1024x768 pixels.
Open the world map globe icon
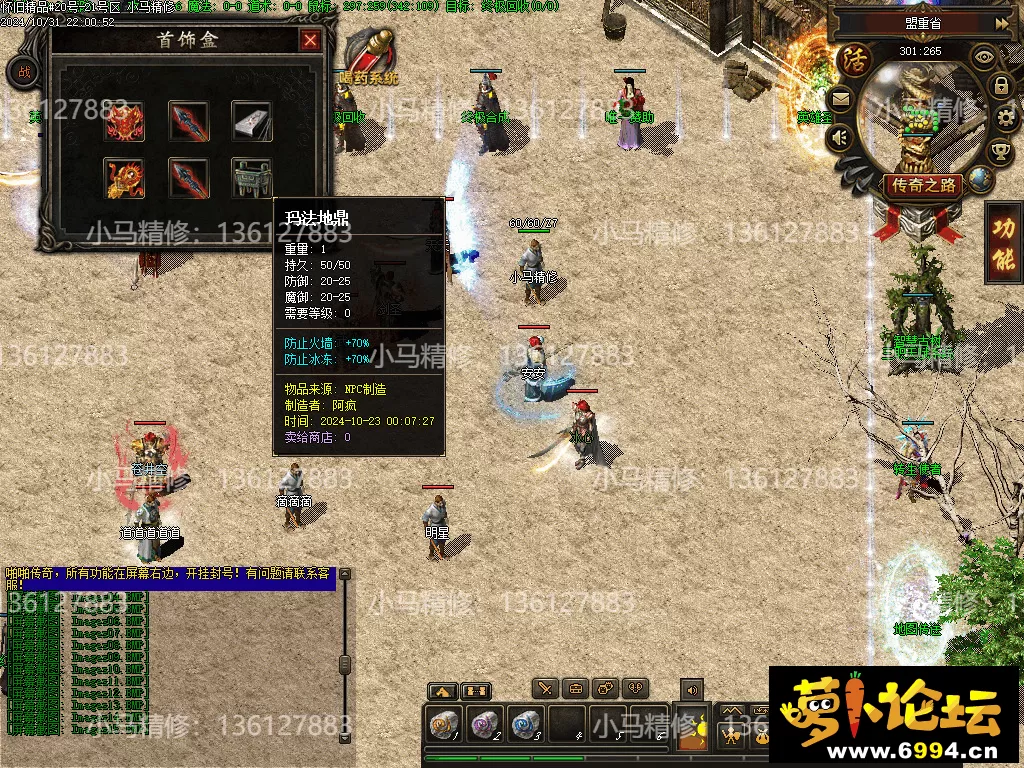pos(981,179)
